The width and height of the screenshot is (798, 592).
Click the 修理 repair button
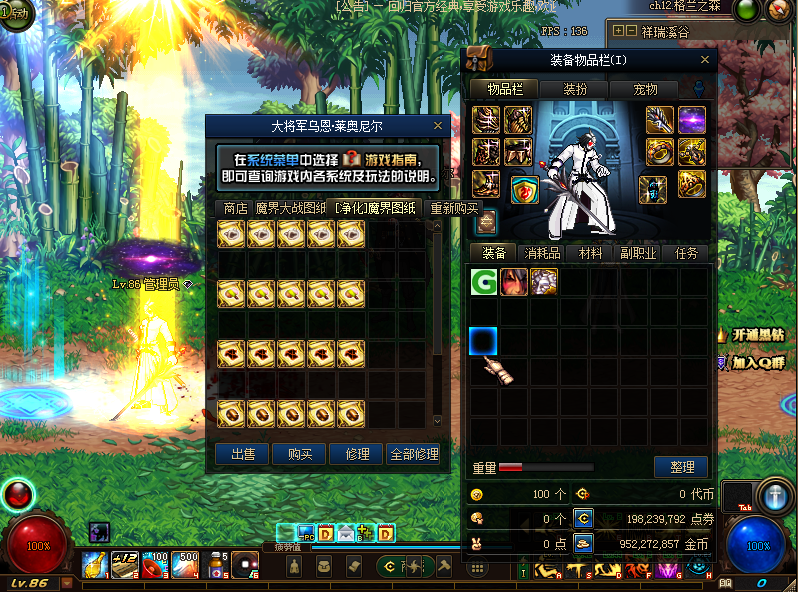356,454
